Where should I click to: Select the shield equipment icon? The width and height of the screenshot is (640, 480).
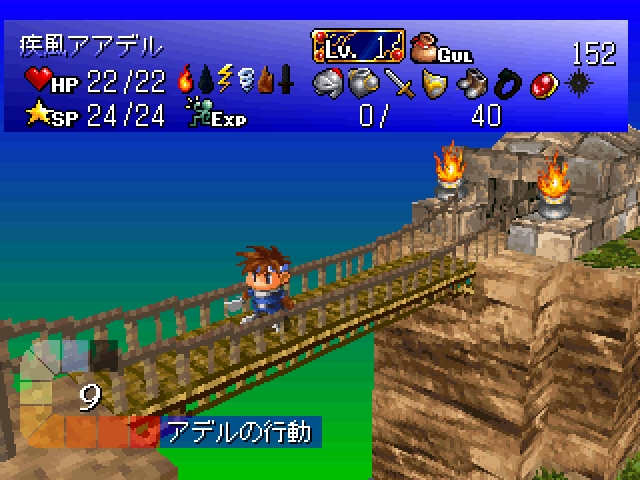click(x=435, y=82)
